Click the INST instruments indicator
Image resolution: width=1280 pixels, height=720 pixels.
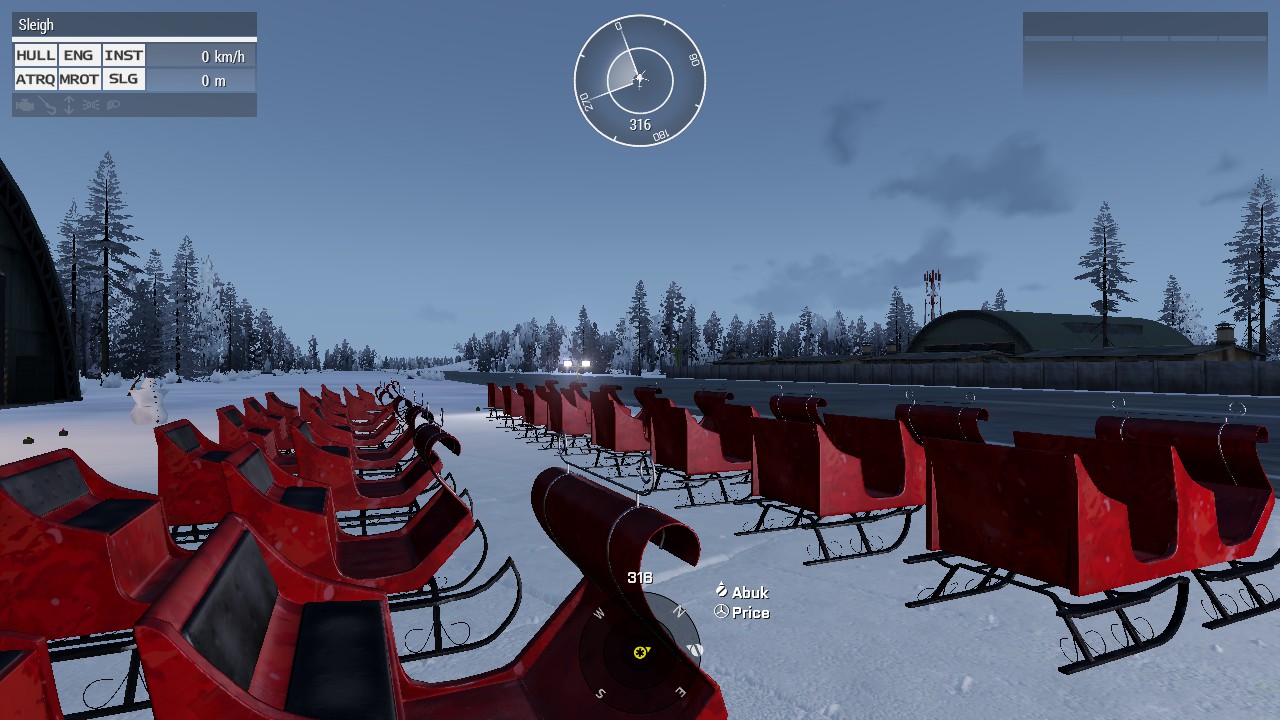[x=123, y=56]
